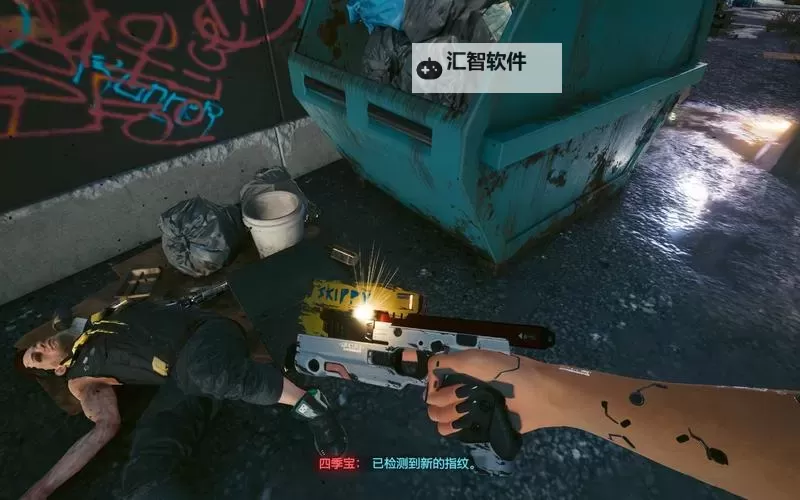
Task: Click the 汇智软件 overlay banner
Action: 486,67
